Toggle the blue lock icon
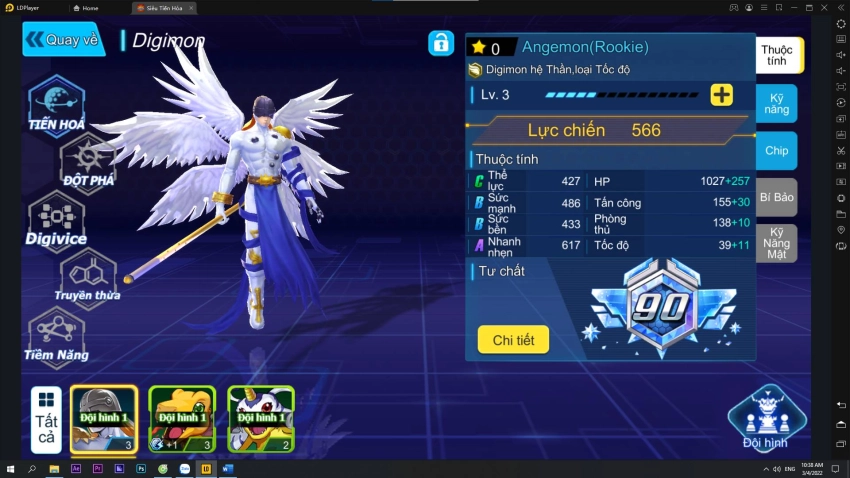Viewport: 850px width, 478px height. pos(441,43)
